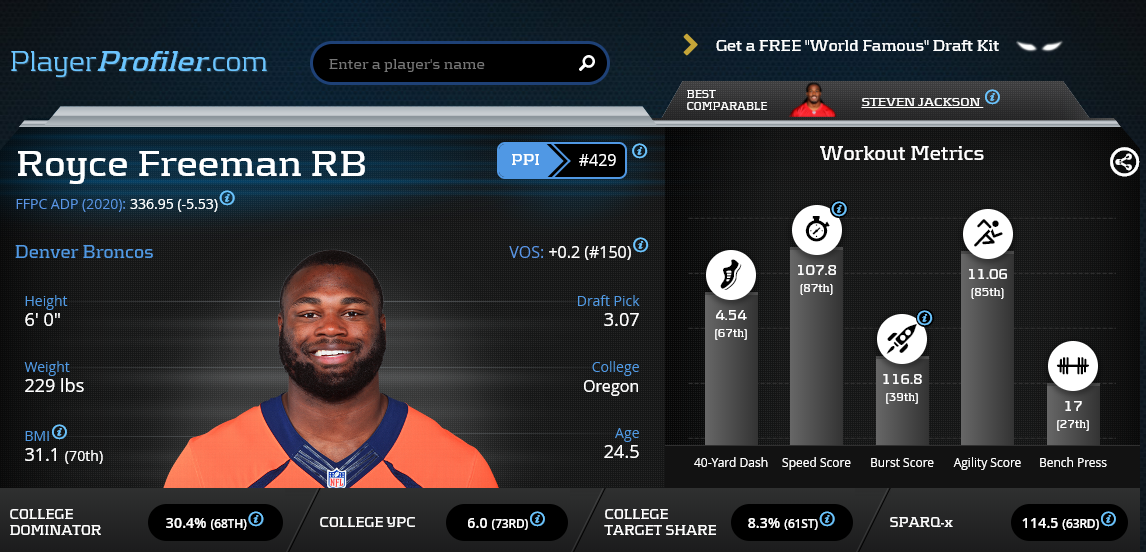Open the PlayerProfiler.com home logo
This screenshot has height=552, width=1146.
coord(139,62)
